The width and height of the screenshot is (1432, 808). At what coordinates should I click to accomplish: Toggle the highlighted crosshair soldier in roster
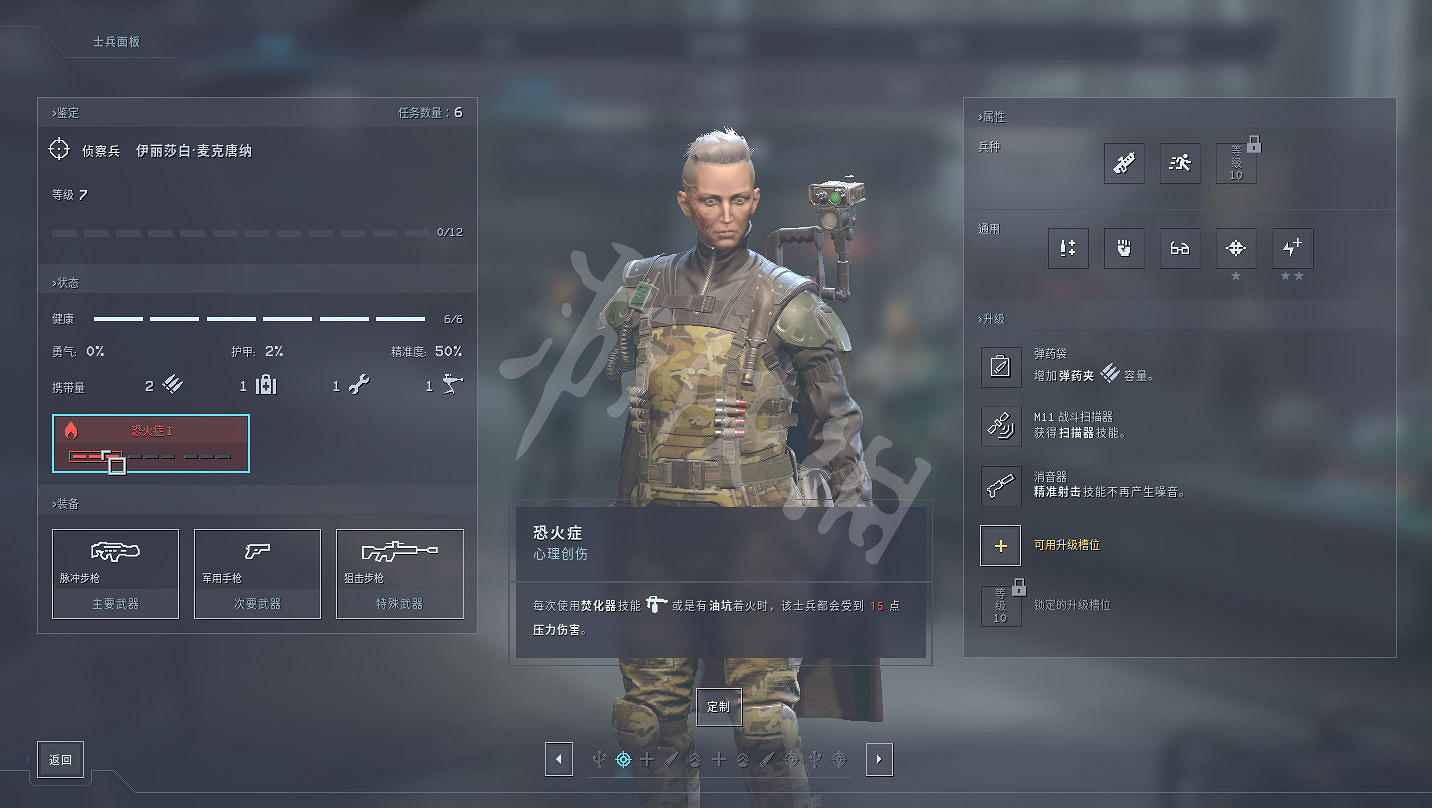click(x=623, y=759)
